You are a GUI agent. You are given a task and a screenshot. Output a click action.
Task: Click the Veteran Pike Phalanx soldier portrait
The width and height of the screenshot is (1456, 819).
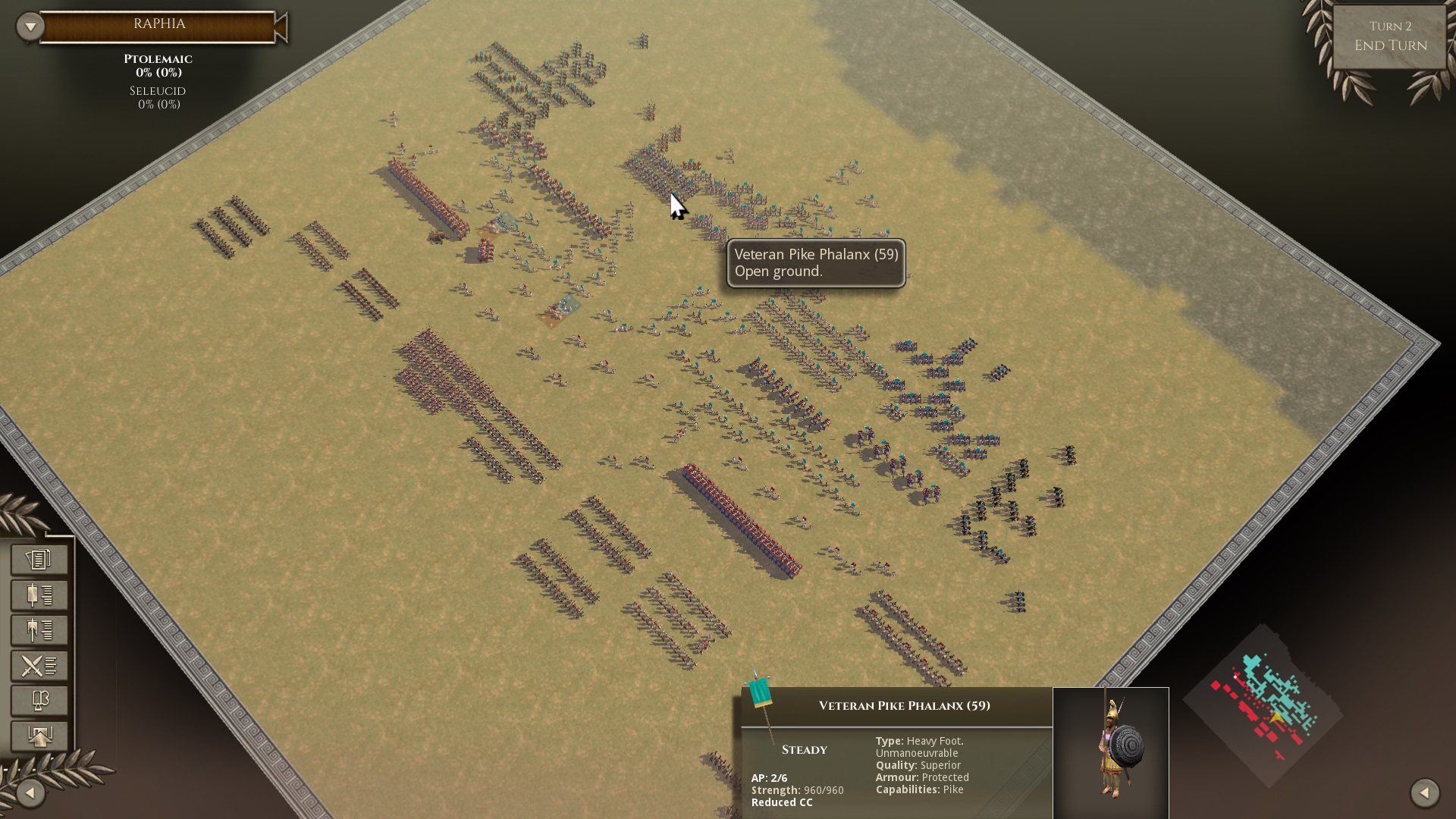(x=1111, y=752)
